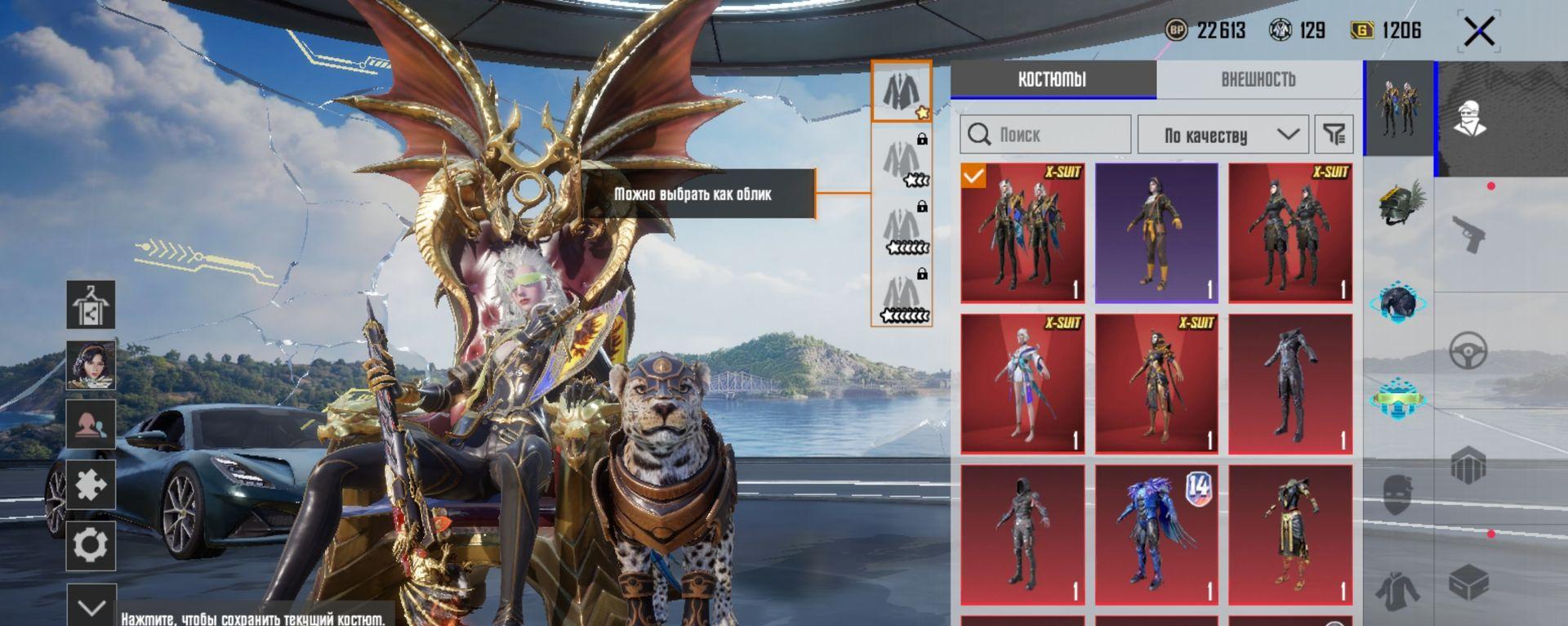This screenshot has width=1568, height=626.
Task: Switch to the Внешность tab
Action: [1258, 80]
